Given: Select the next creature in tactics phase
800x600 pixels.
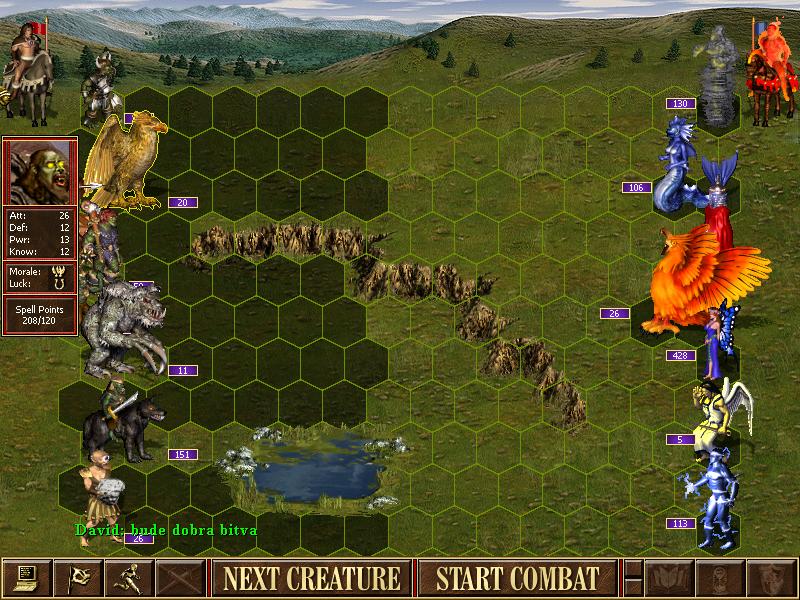Looking at the screenshot, I should [x=310, y=578].
